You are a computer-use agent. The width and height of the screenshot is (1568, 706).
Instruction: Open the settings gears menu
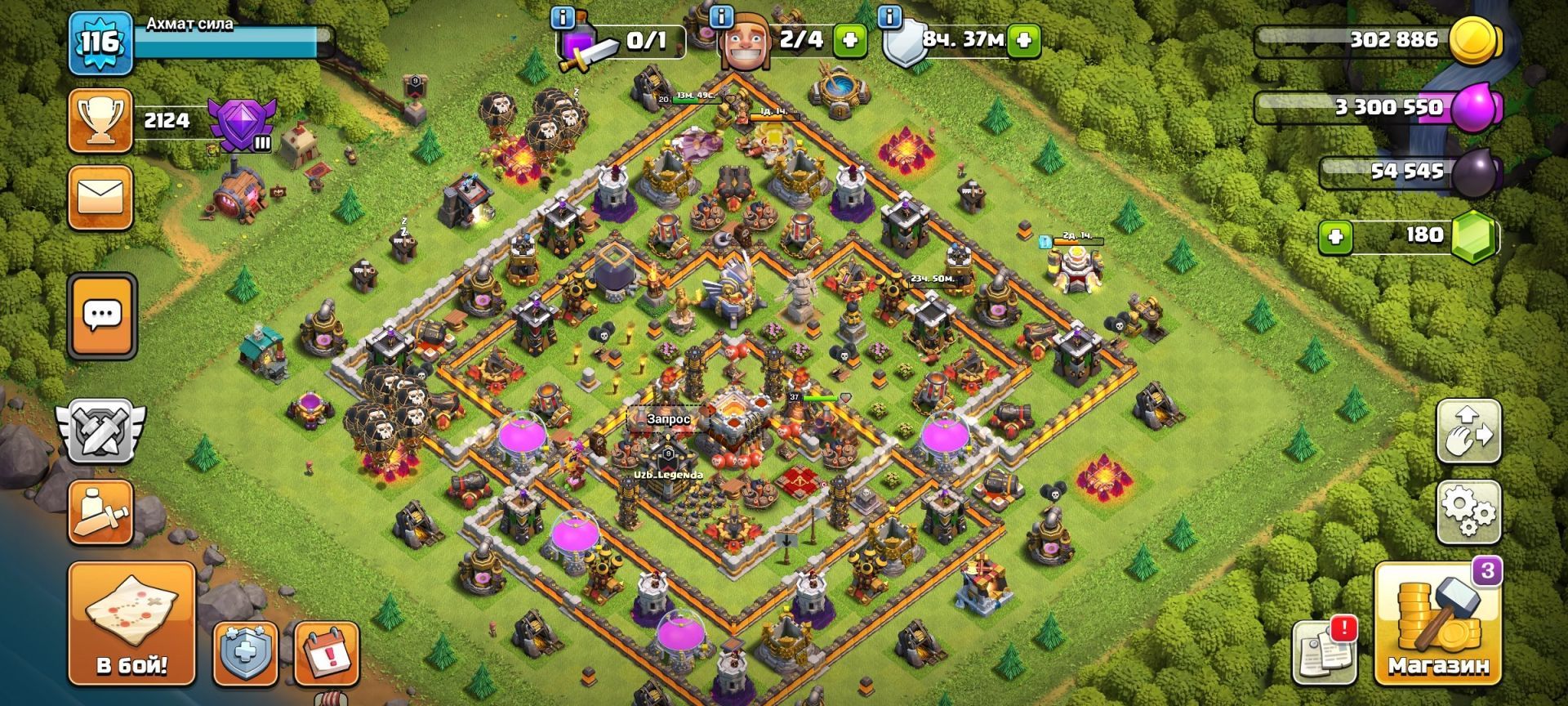(x=1468, y=512)
